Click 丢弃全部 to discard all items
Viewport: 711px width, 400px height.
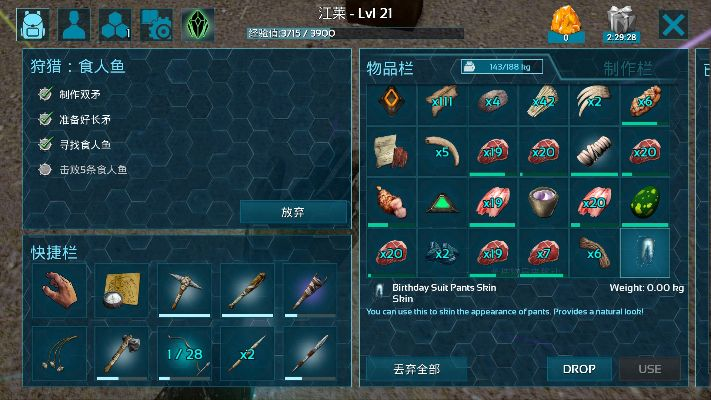tap(416, 369)
